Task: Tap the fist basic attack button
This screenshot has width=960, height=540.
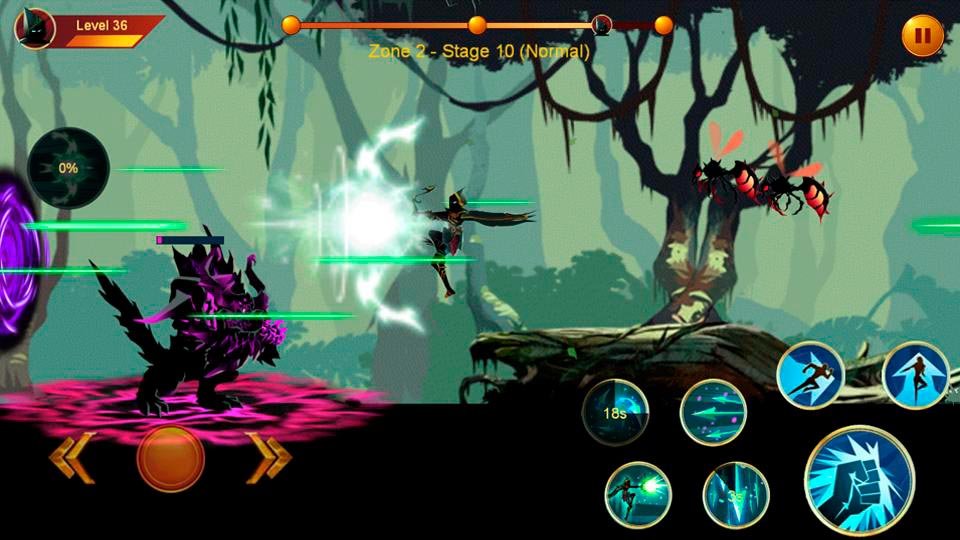Action: (x=859, y=480)
